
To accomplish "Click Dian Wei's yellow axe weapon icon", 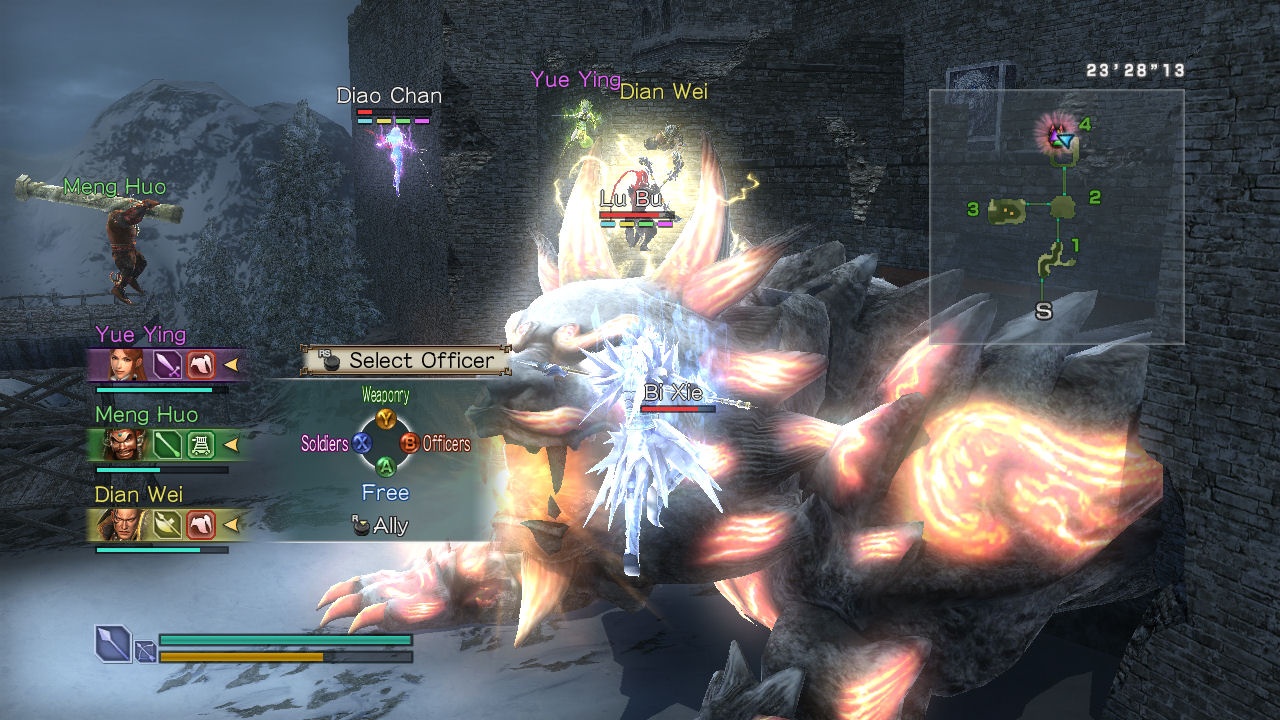I will (x=167, y=524).
